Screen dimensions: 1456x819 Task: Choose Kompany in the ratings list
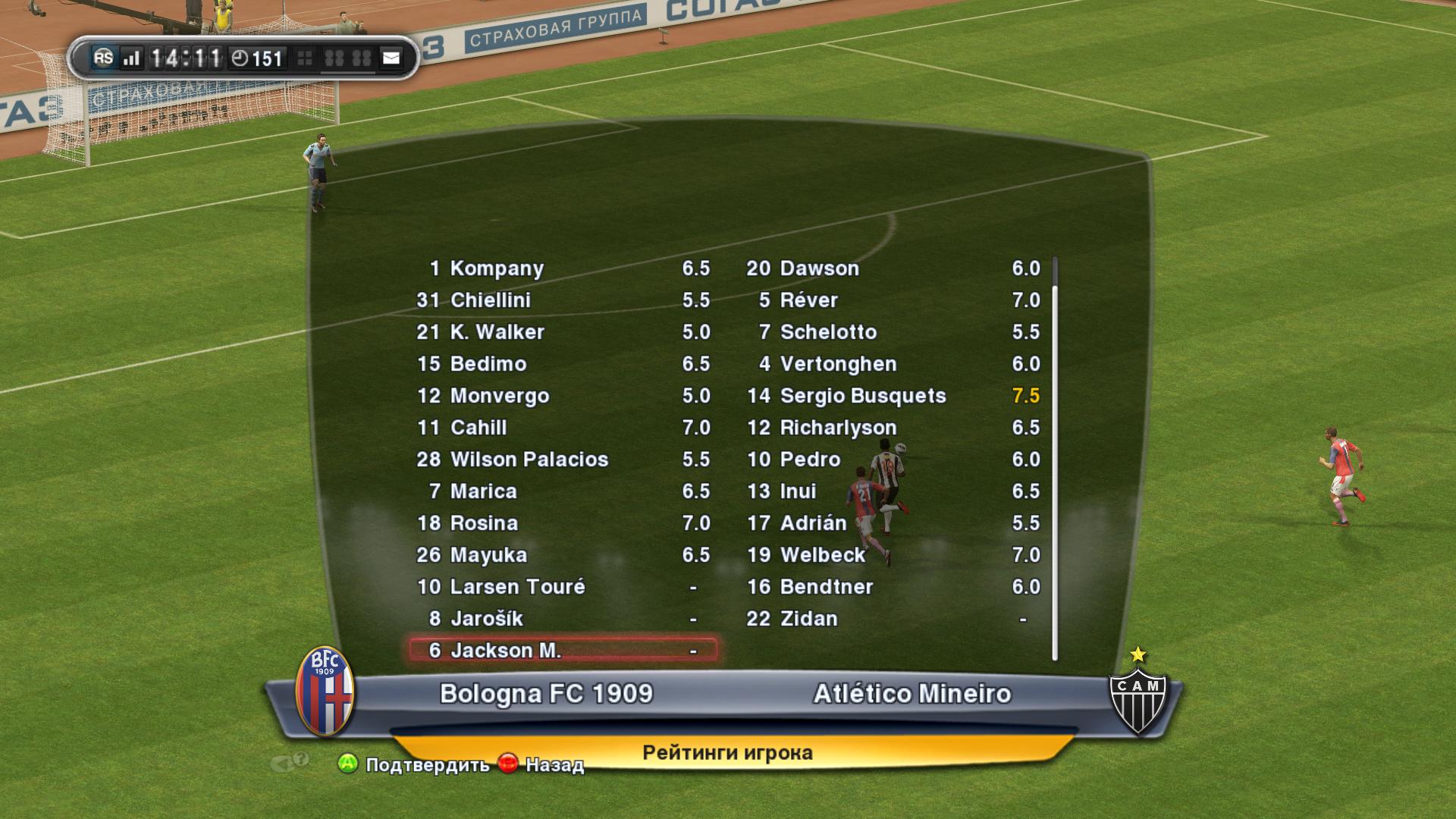tap(562, 268)
